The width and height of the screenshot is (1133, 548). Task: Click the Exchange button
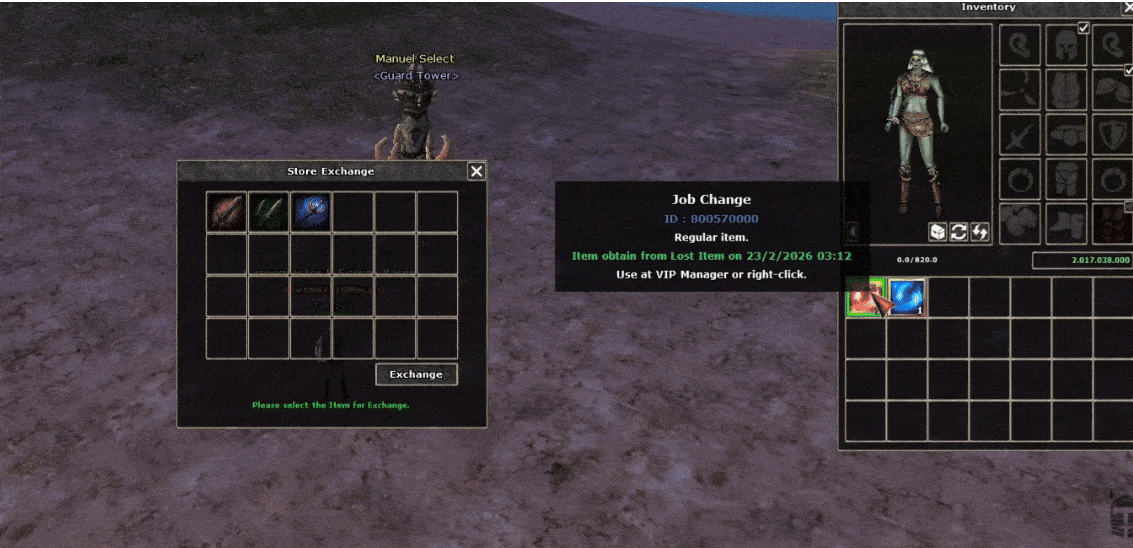[x=416, y=374]
